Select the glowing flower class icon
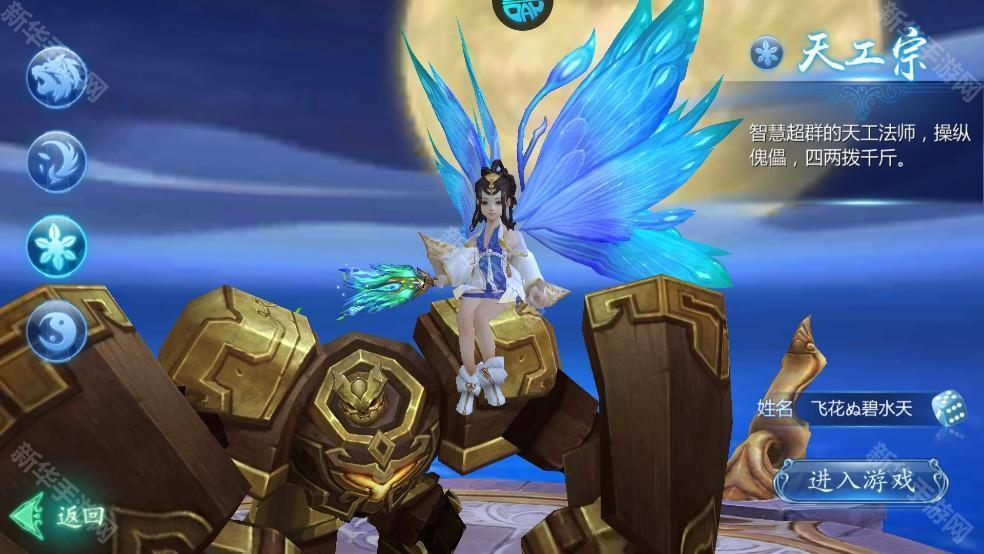Screen dimensions: 984x554 (56, 245)
